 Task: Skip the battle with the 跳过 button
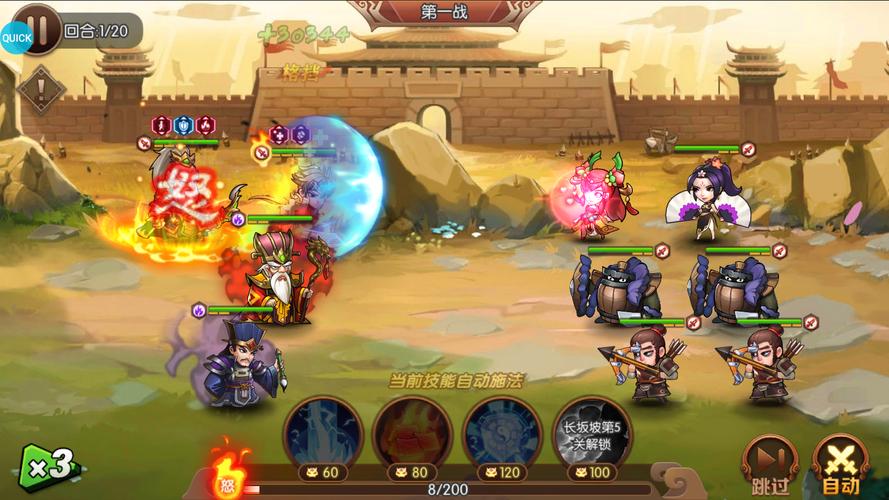coord(770,466)
